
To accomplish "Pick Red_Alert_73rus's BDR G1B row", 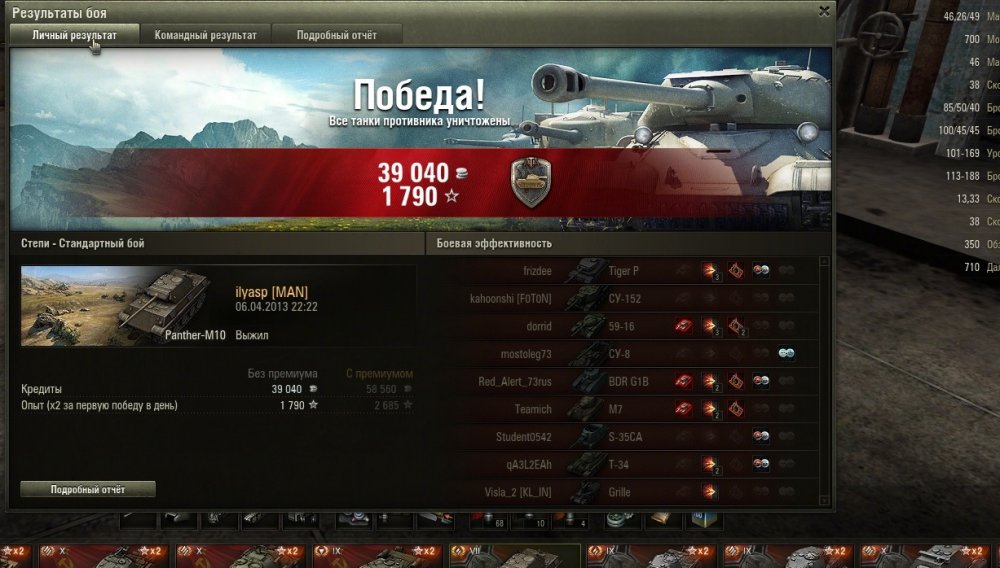I will pyautogui.click(x=640, y=381).
